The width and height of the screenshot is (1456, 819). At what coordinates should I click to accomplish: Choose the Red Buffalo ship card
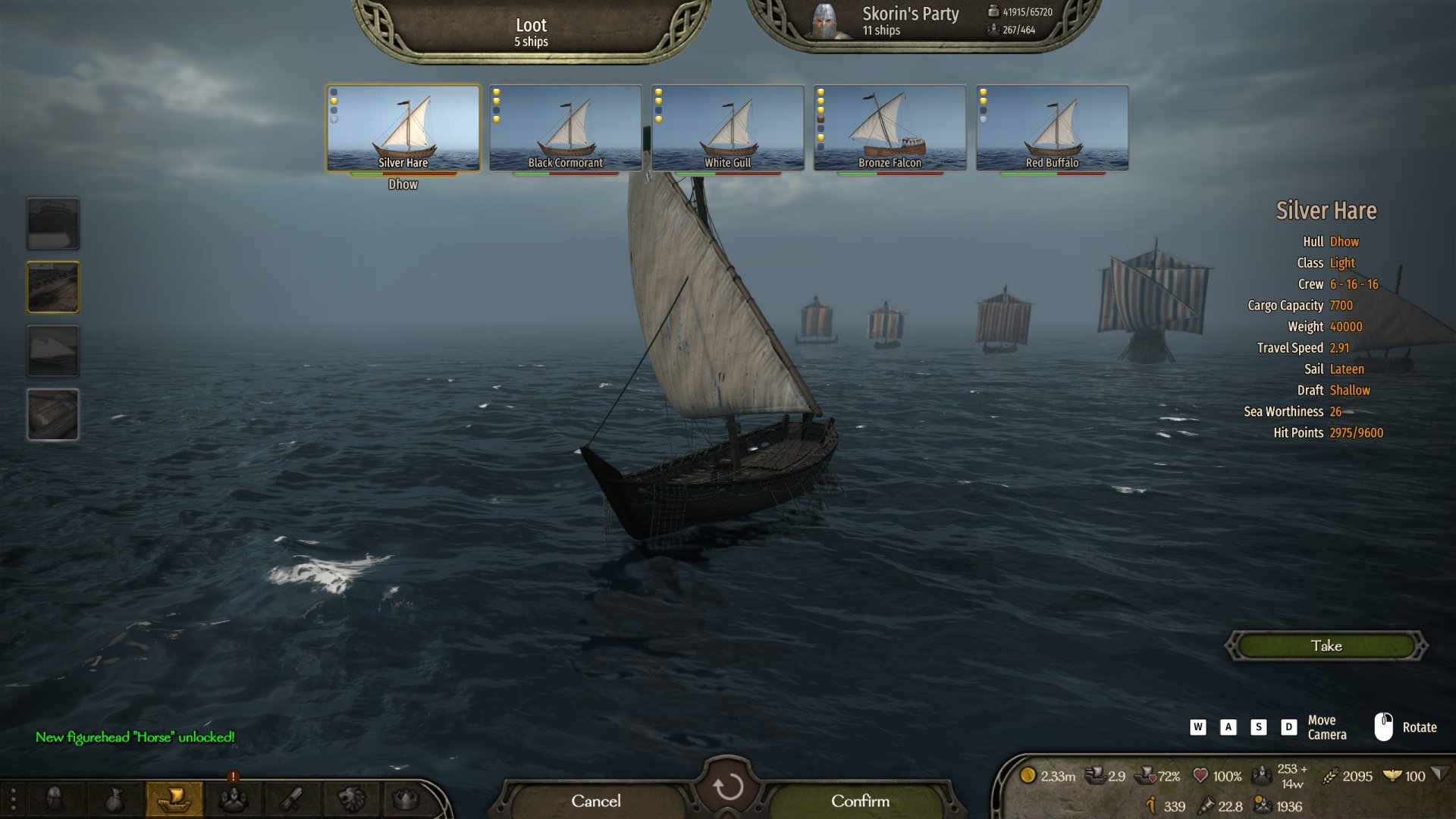point(1052,127)
